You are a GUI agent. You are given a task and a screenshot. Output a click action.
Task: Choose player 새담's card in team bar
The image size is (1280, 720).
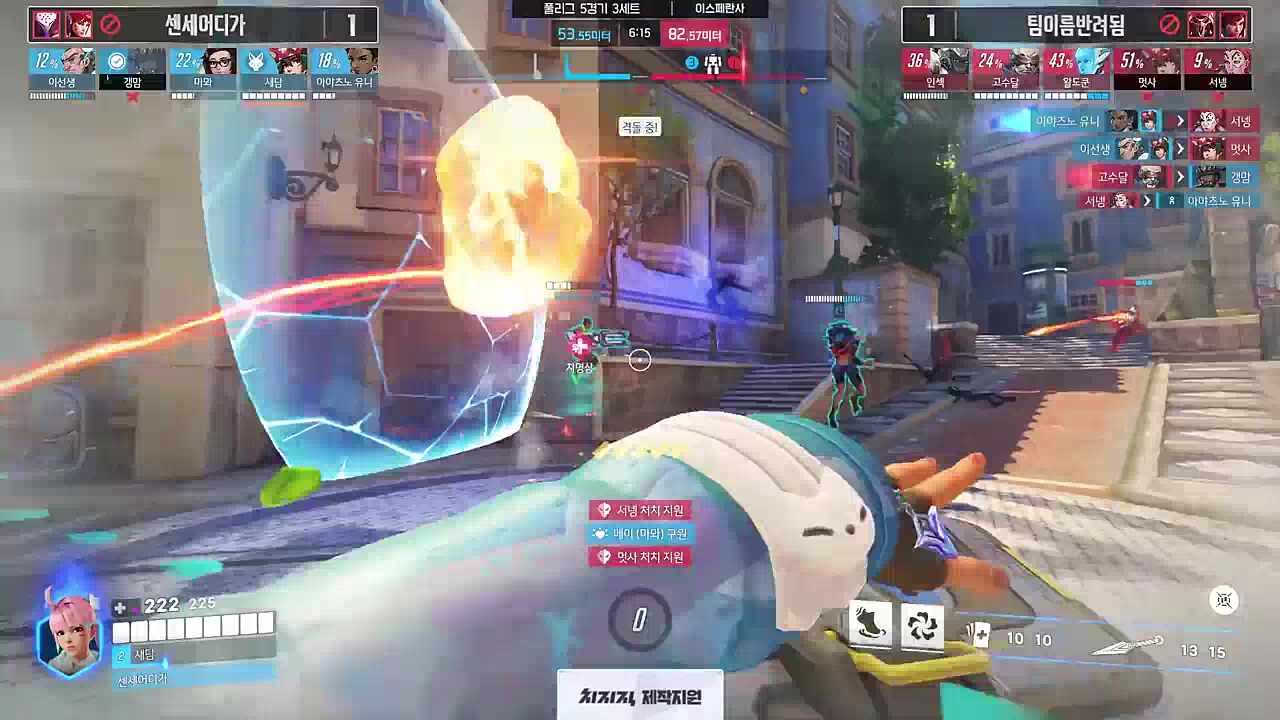point(274,70)
